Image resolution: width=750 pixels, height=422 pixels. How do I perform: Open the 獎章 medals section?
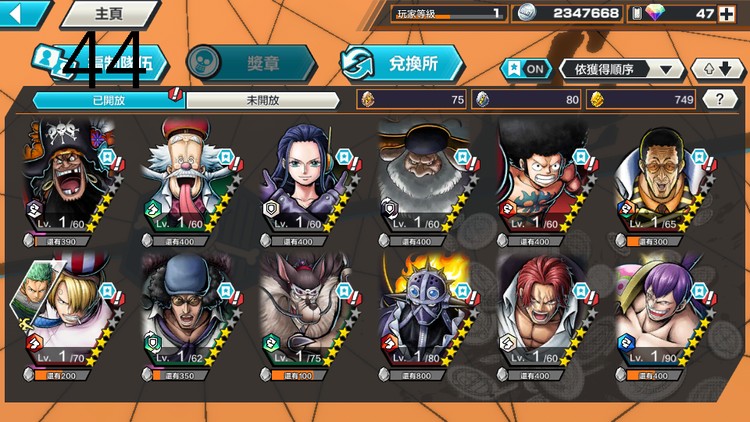pyautogui.click(x=252, y=62)
